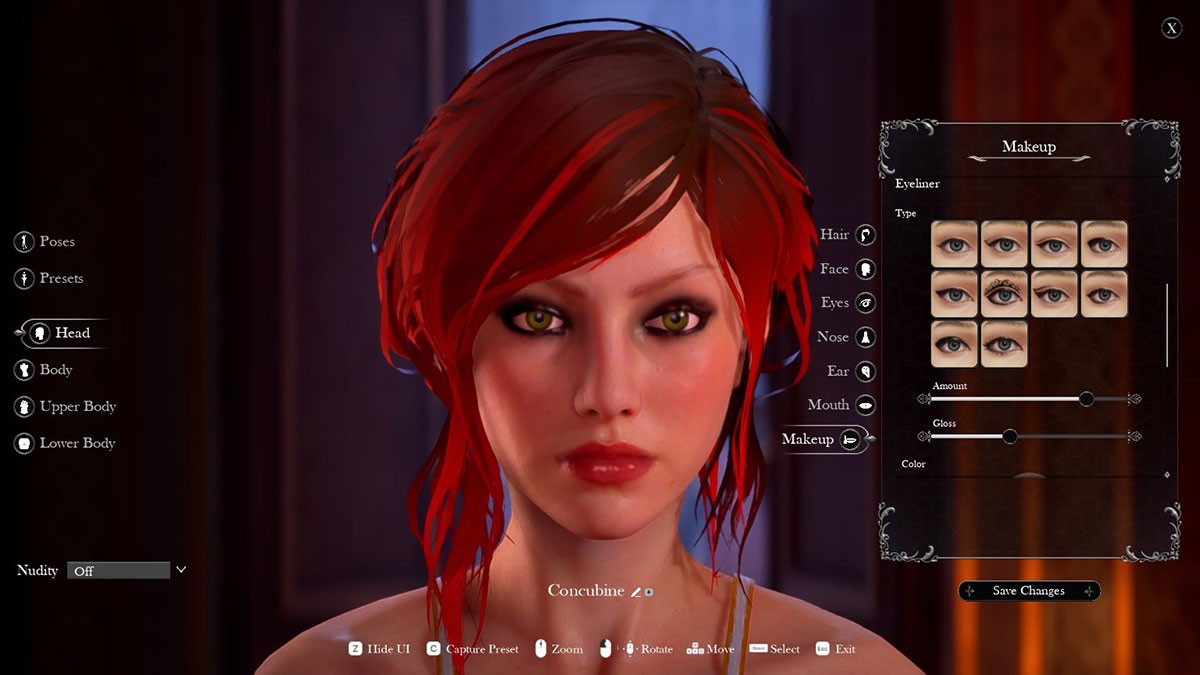Switch to Lower Body options
The height and width of the screenshot is (675, 1200).
pyautogui.click(x=65, y=443)
